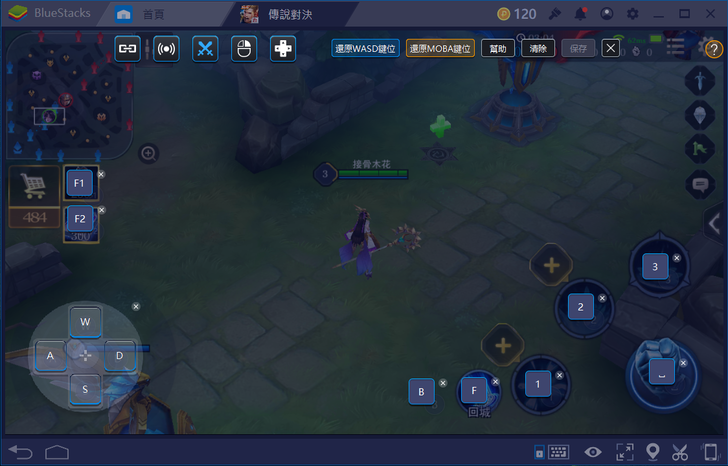Image resolution: width=728 pixels, height=466 pixels.
Task: Activate the skill bound to key 2
Action: click(x=581, y=306)
